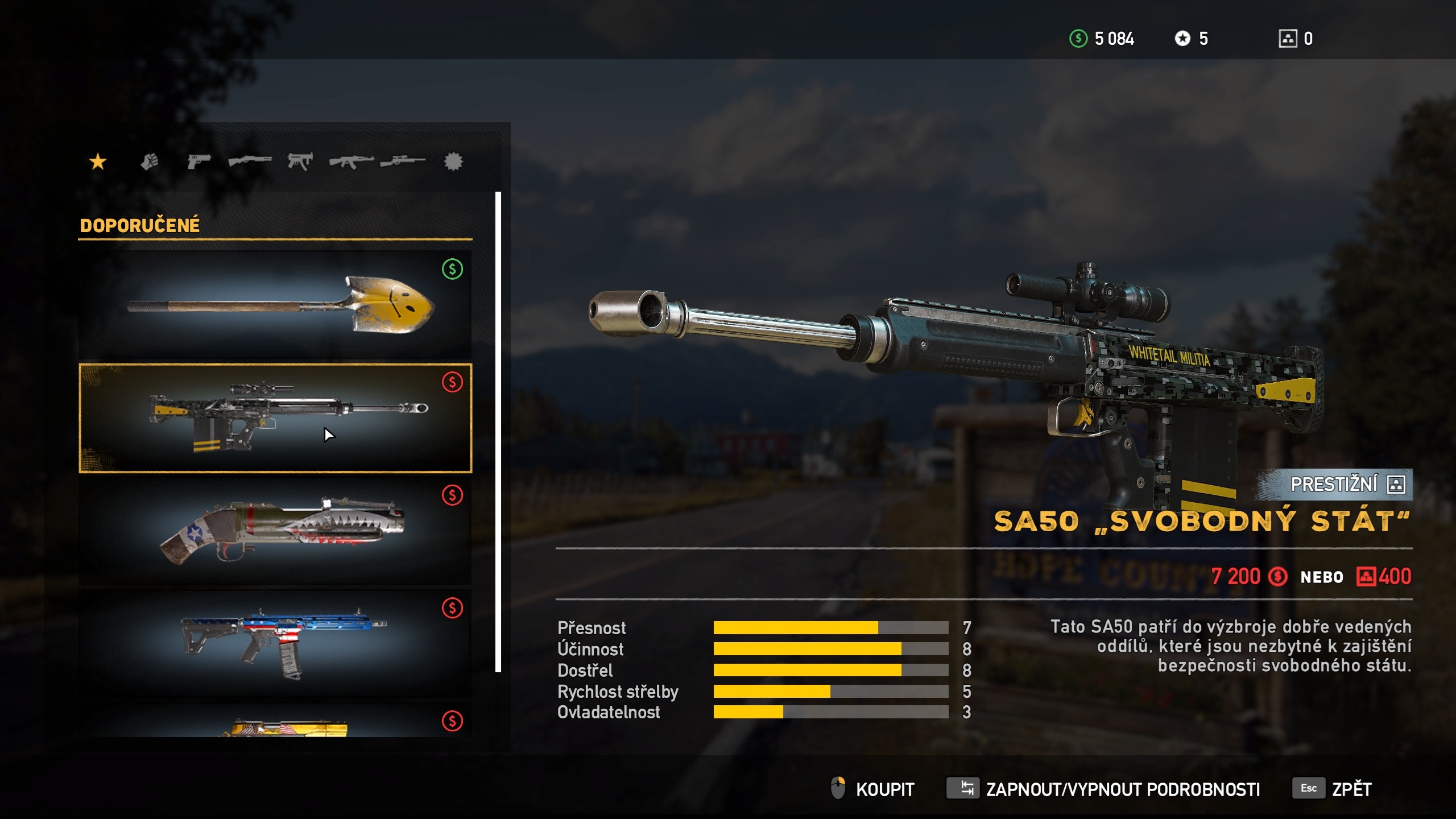Select the gear-shaped last category tab
Viewport: 1456px width, 819px height.
[453, 162]
